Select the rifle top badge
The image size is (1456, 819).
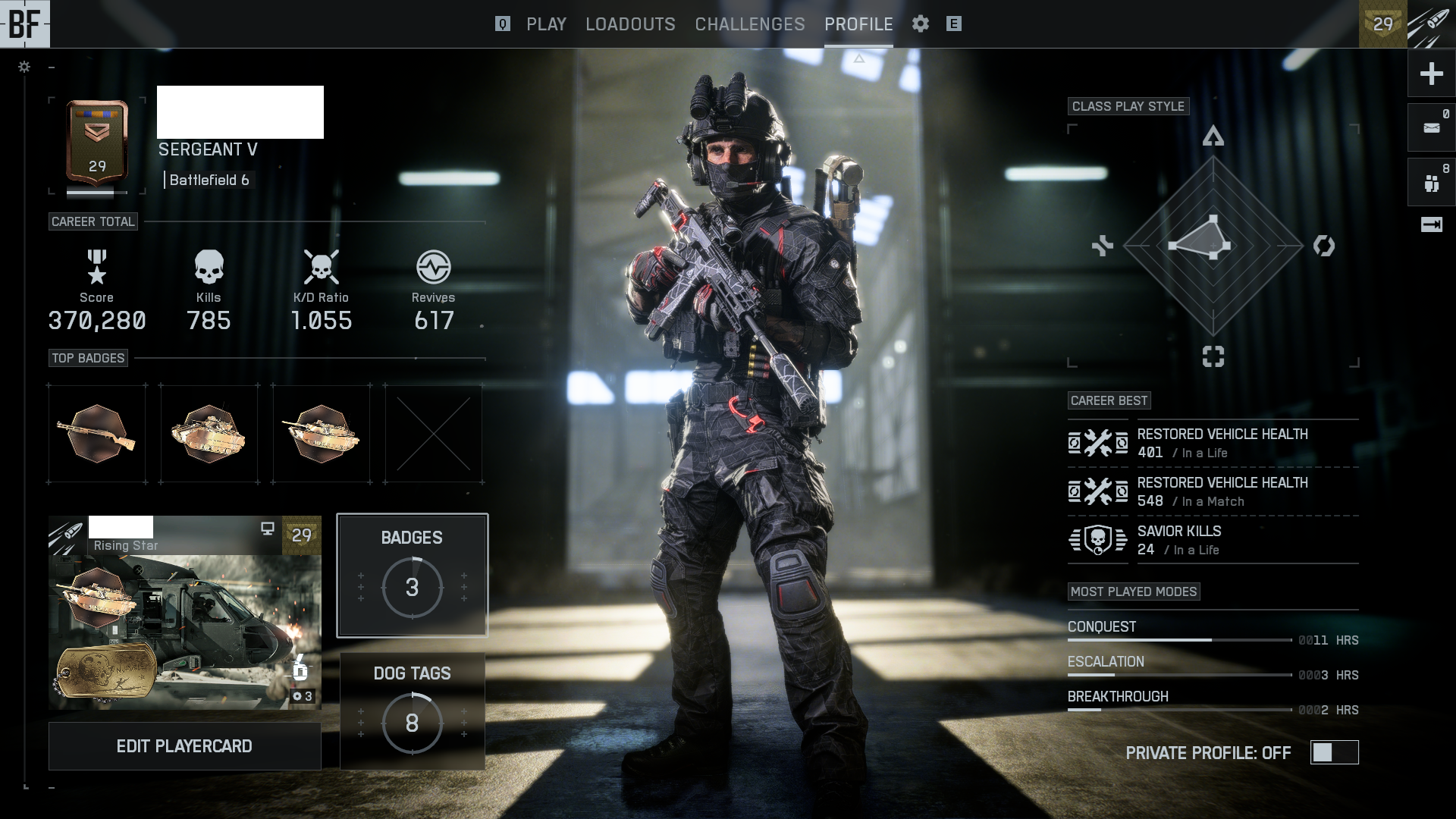97,434
